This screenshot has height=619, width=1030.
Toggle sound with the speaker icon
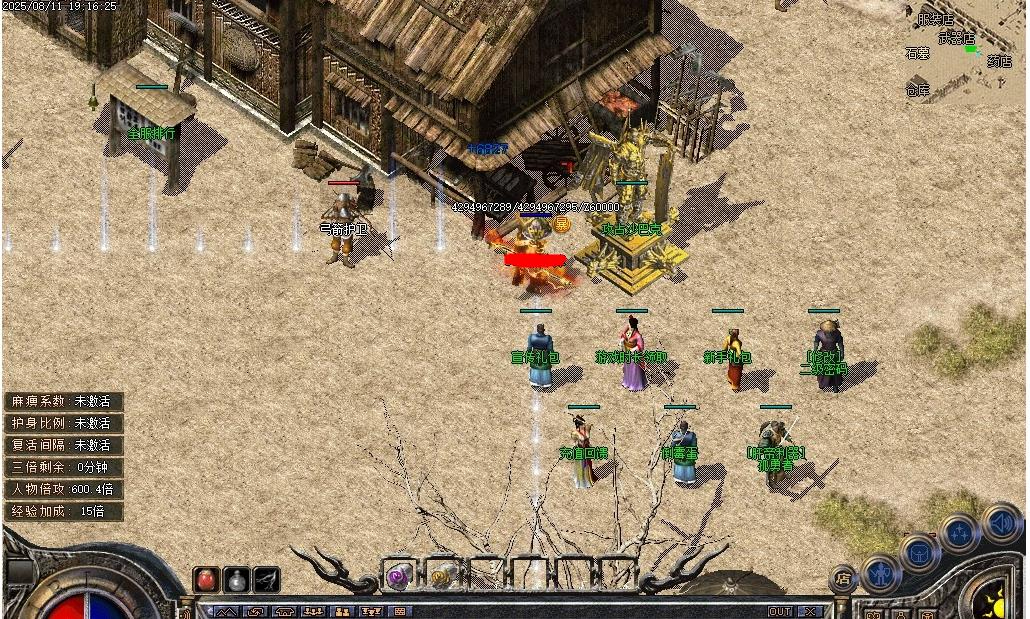[x=1000, y=522]
